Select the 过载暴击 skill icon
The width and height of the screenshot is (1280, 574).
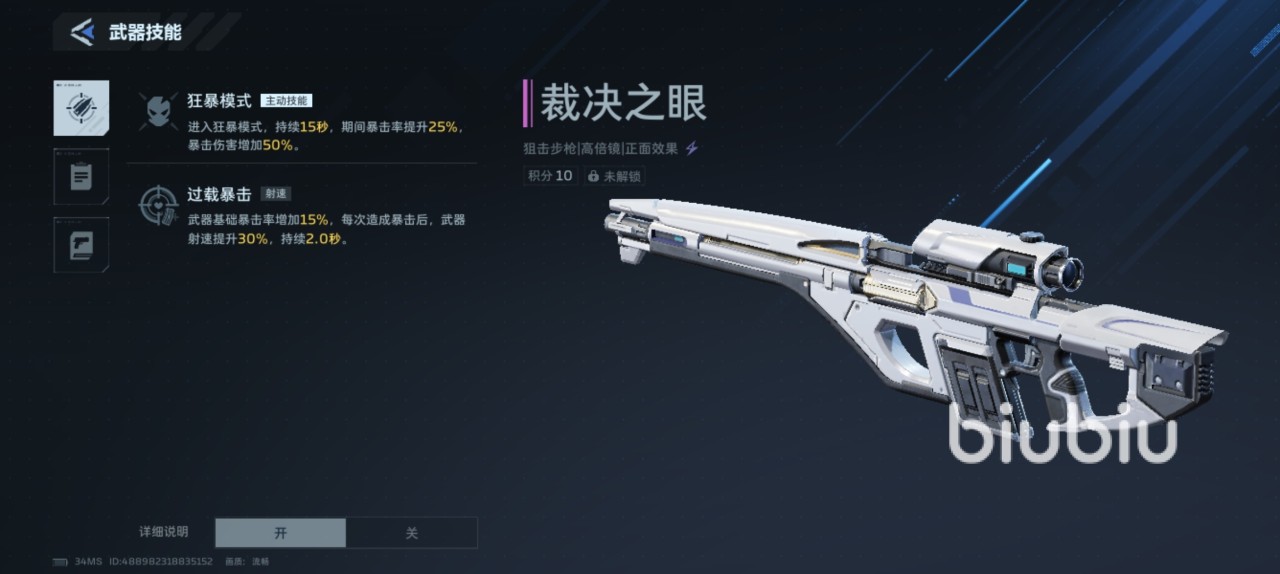[159, 205]
